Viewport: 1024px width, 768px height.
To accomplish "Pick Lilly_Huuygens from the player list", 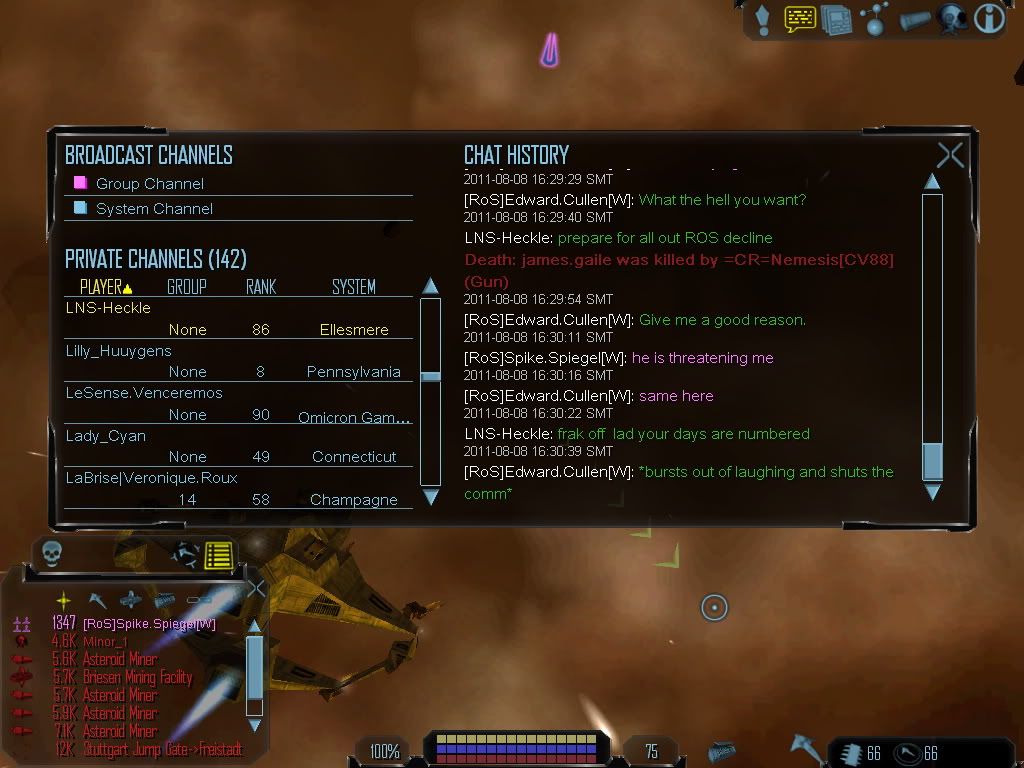I will (118, 351).
